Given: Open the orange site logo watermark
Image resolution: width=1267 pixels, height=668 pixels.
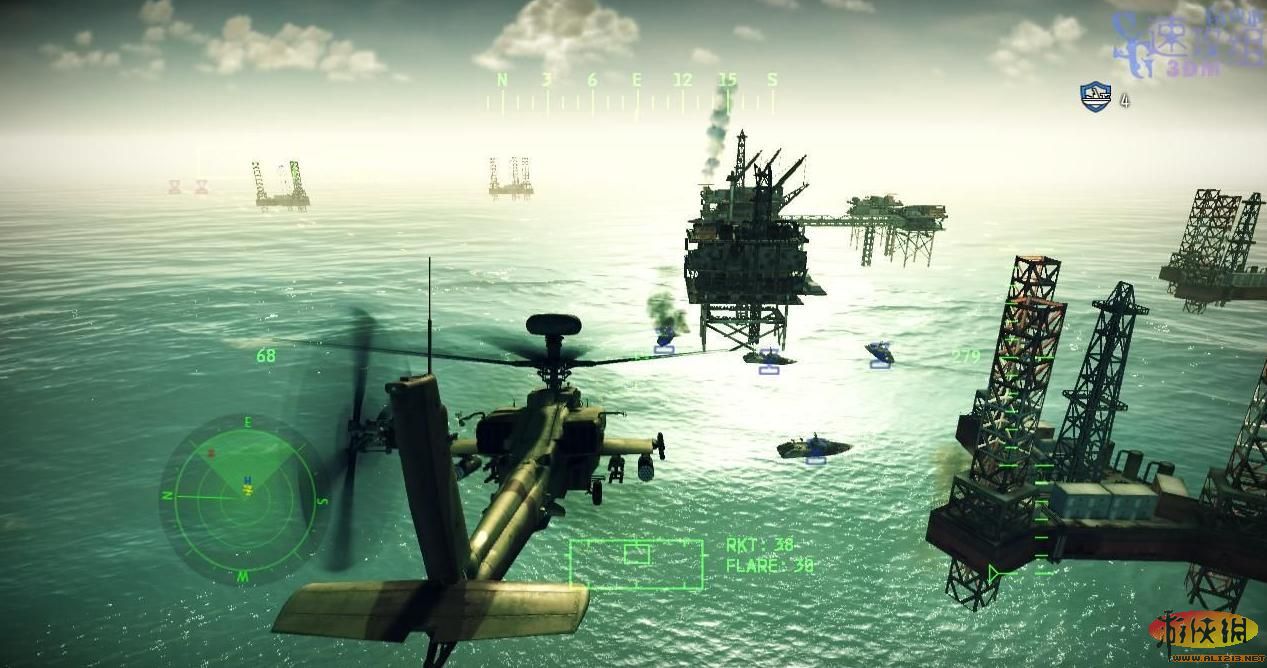Looking at the screenshot, I should (x=1203, y=634).
